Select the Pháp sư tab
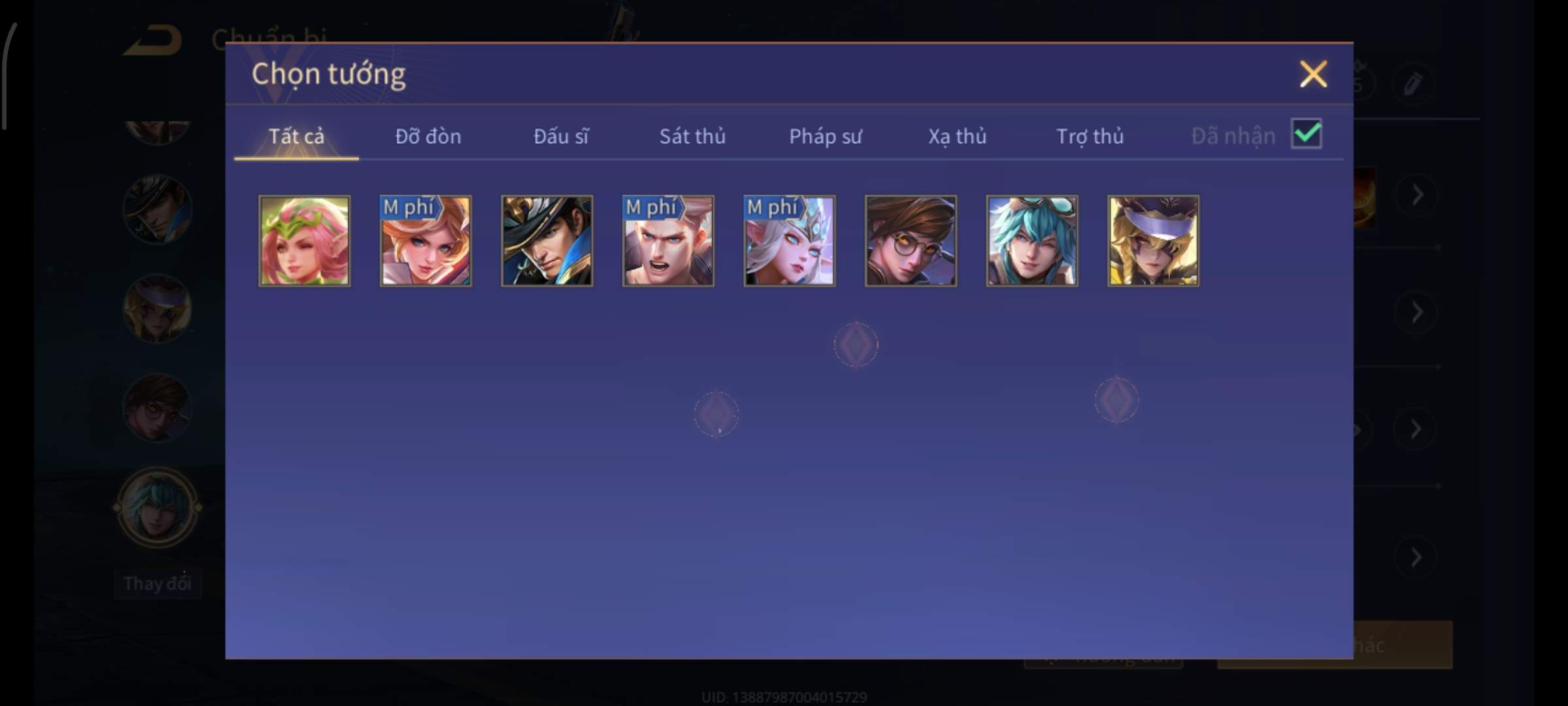The height and width of the screenshot is (706, 1568). 825,136
